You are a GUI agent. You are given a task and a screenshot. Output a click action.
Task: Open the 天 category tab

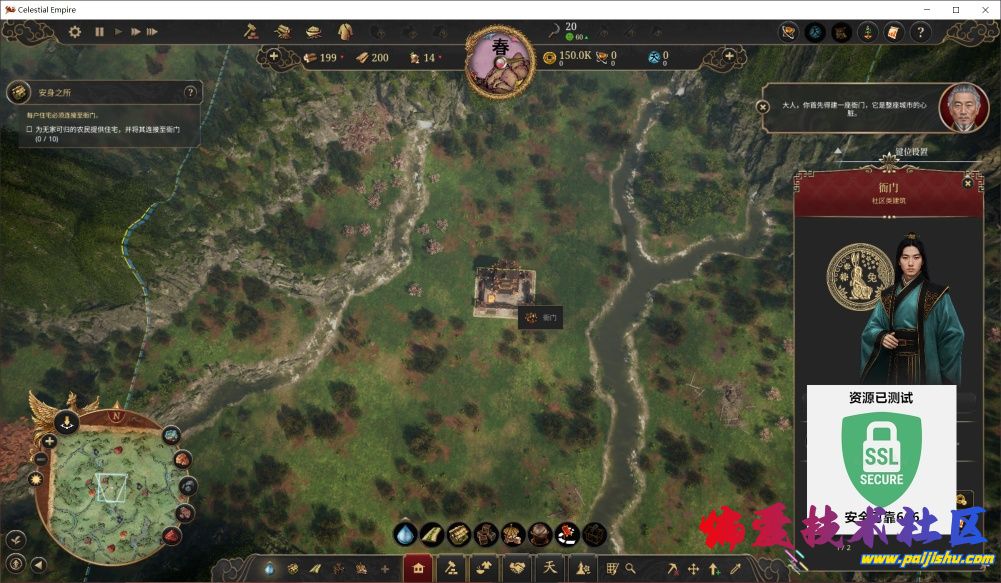(549, 568)
